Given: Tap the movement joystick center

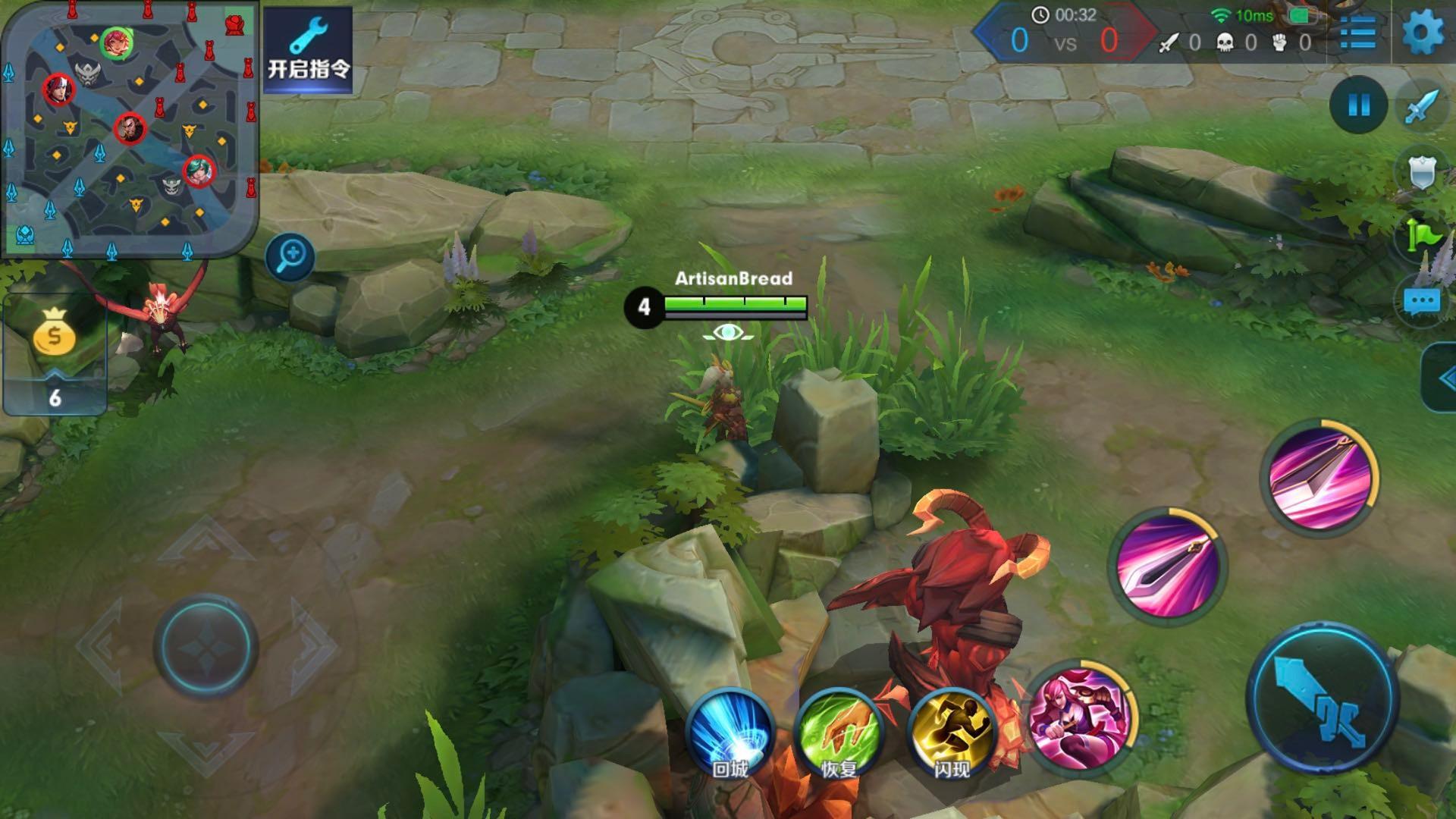Looking at the screenshot, I should [206, 647].
